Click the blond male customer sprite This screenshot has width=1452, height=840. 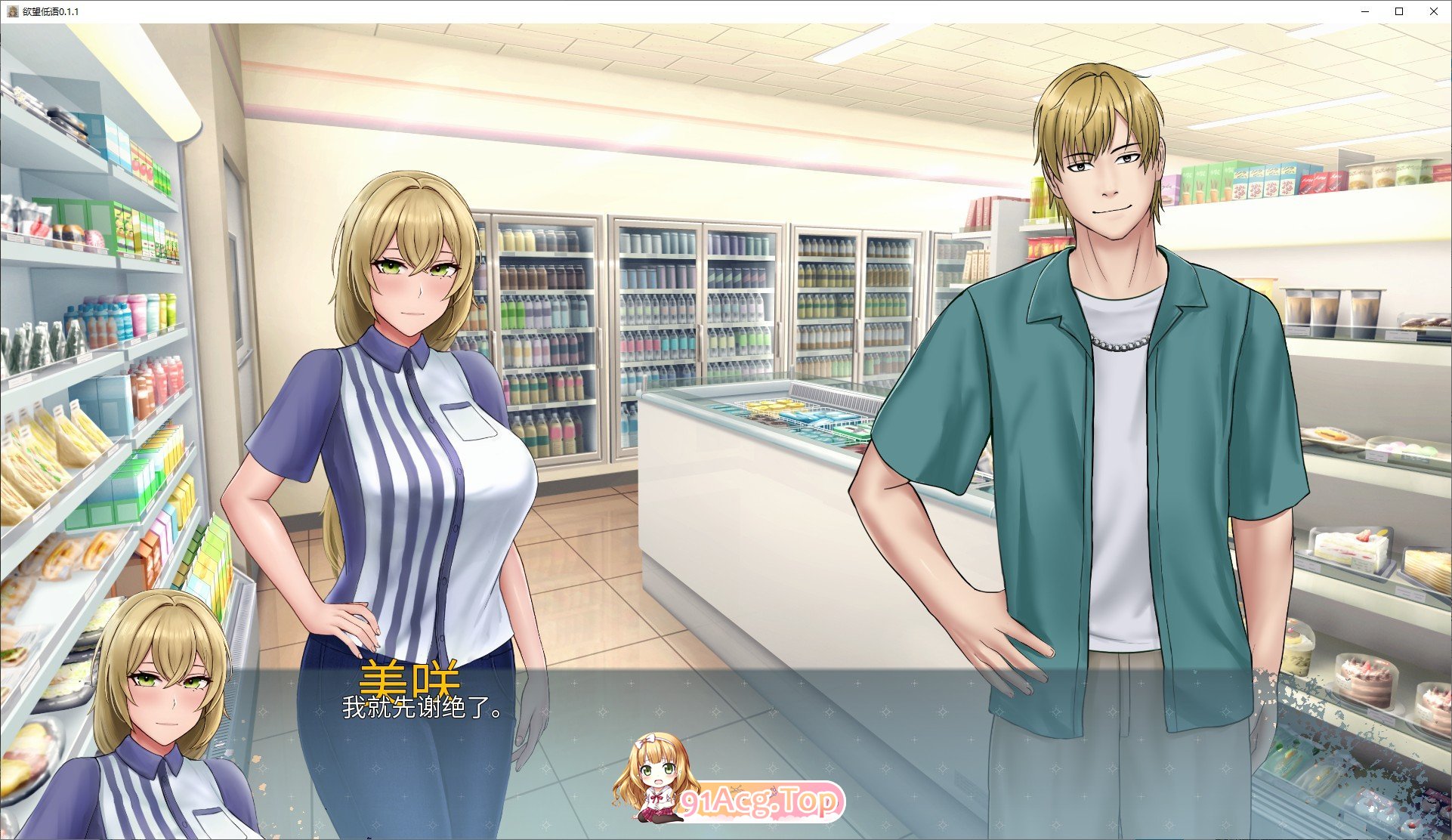point(1111,378)
